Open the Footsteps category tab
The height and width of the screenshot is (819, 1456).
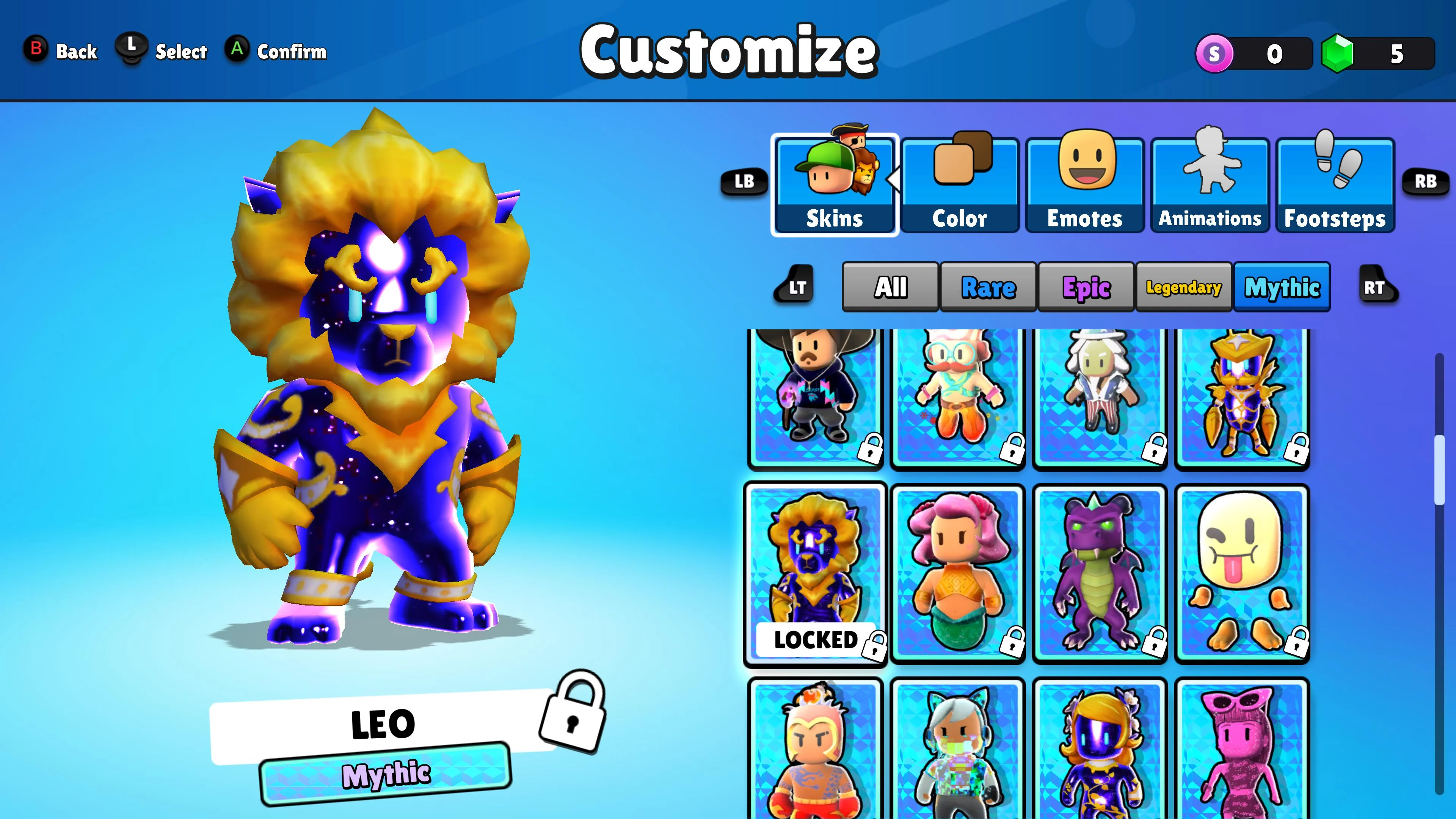pyautogui.click(x=1335, y=185)
